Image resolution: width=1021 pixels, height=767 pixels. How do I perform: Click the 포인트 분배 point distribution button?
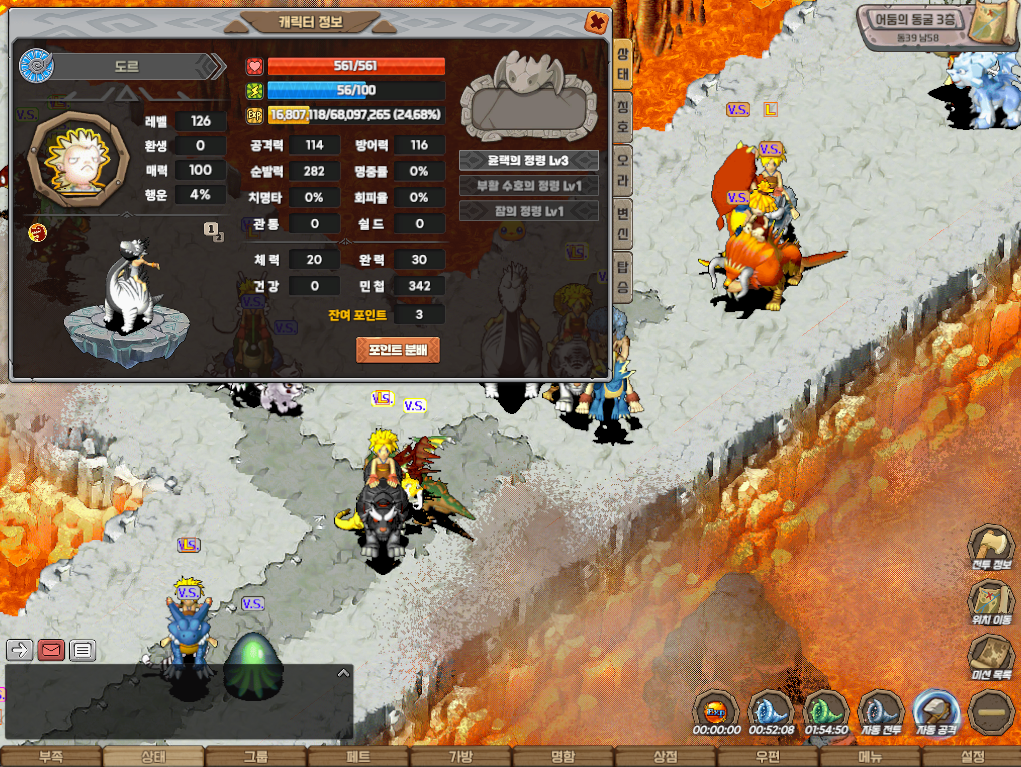click(x=398, y=350)
